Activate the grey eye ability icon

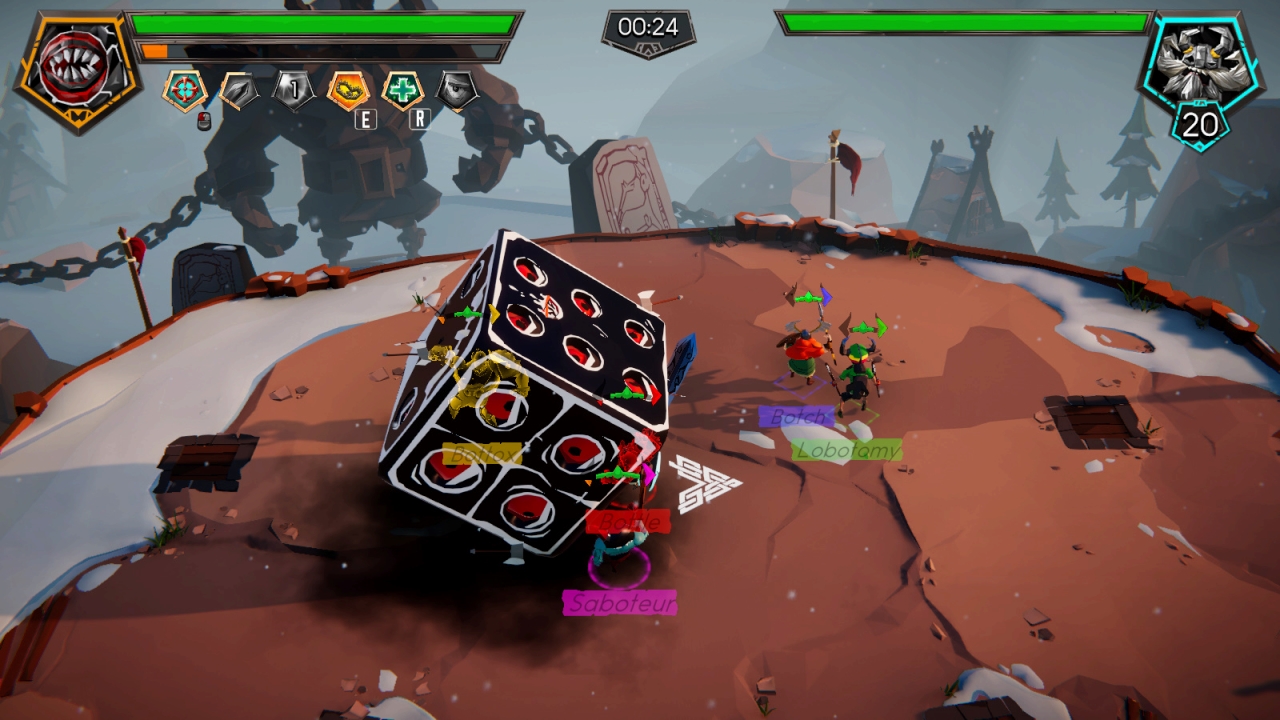pyautogui.click(x=457, y=91)
